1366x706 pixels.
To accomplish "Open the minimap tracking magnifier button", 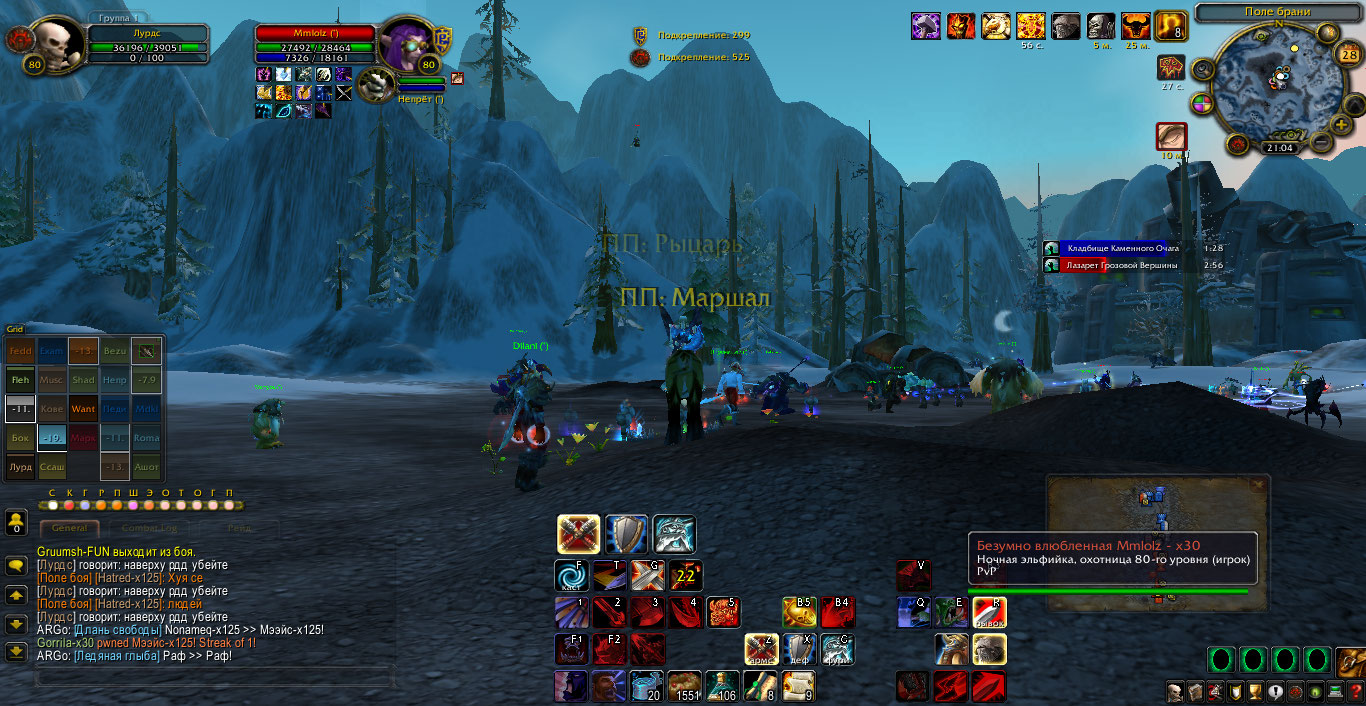I will 1203,70.
